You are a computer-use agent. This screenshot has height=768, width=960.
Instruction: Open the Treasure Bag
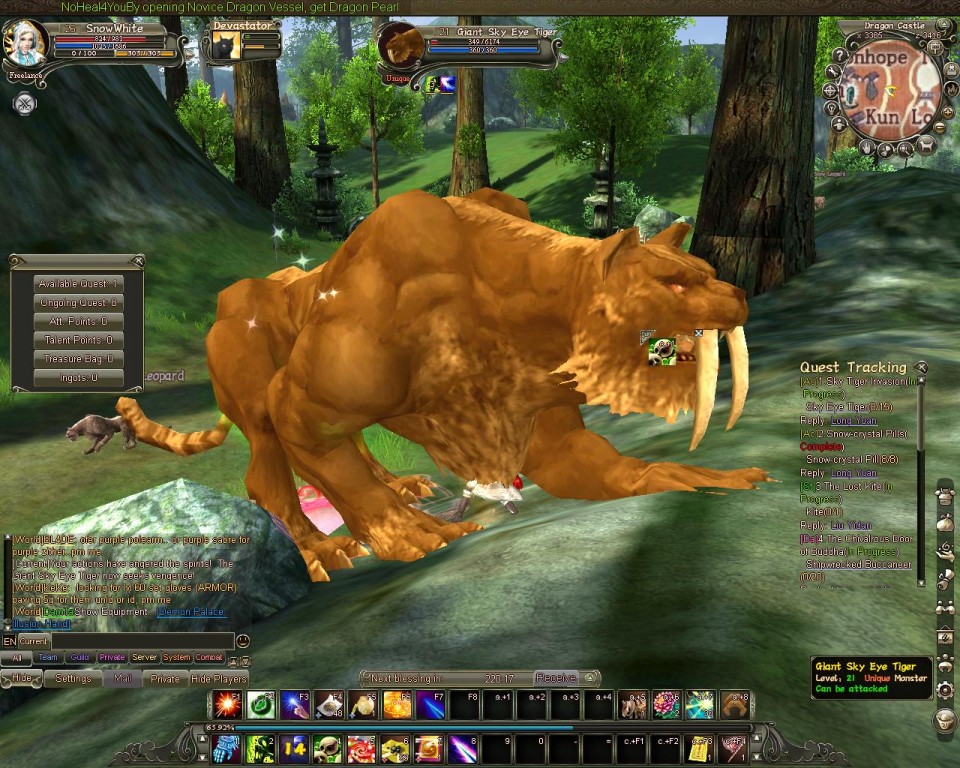pos(78,359)
